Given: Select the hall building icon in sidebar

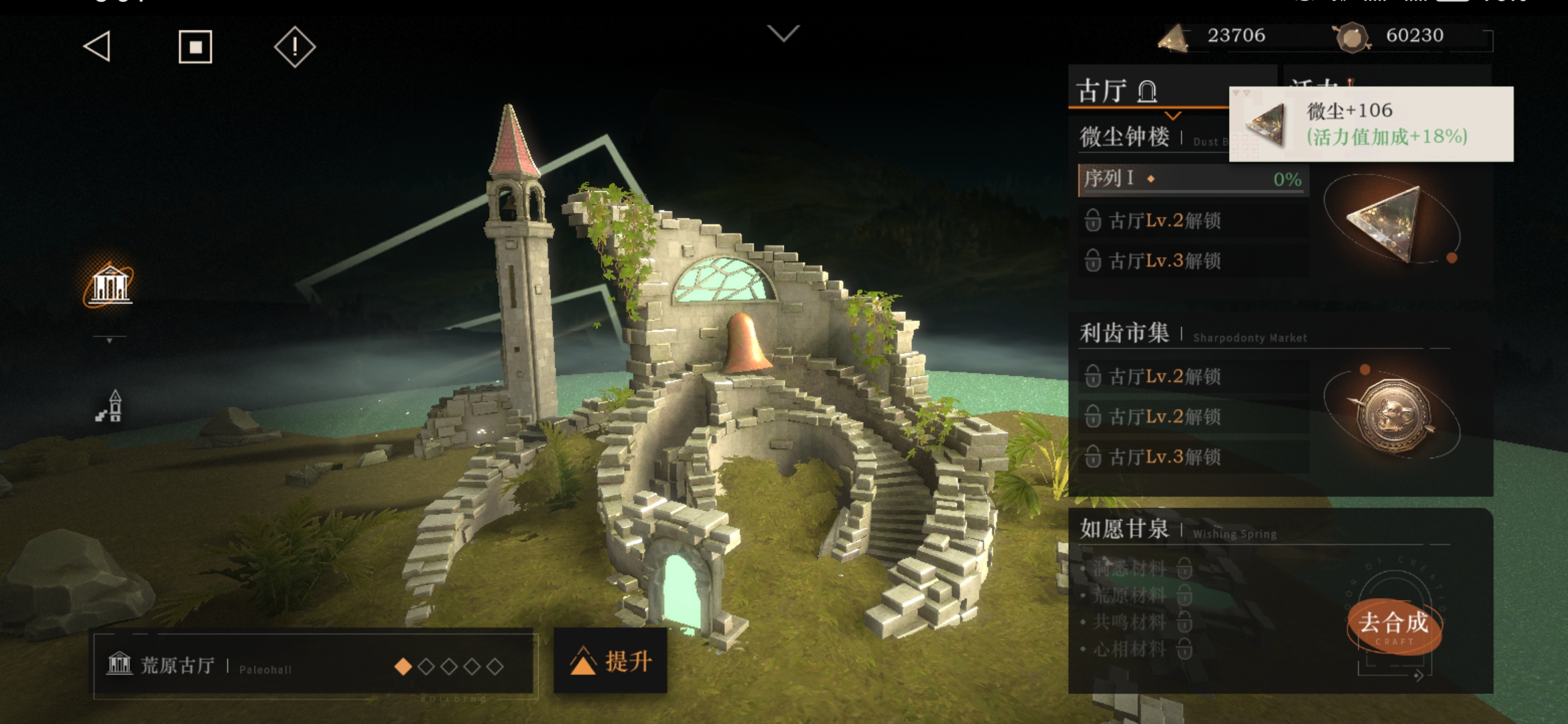Looking at the screenshot, I should 110,285.
